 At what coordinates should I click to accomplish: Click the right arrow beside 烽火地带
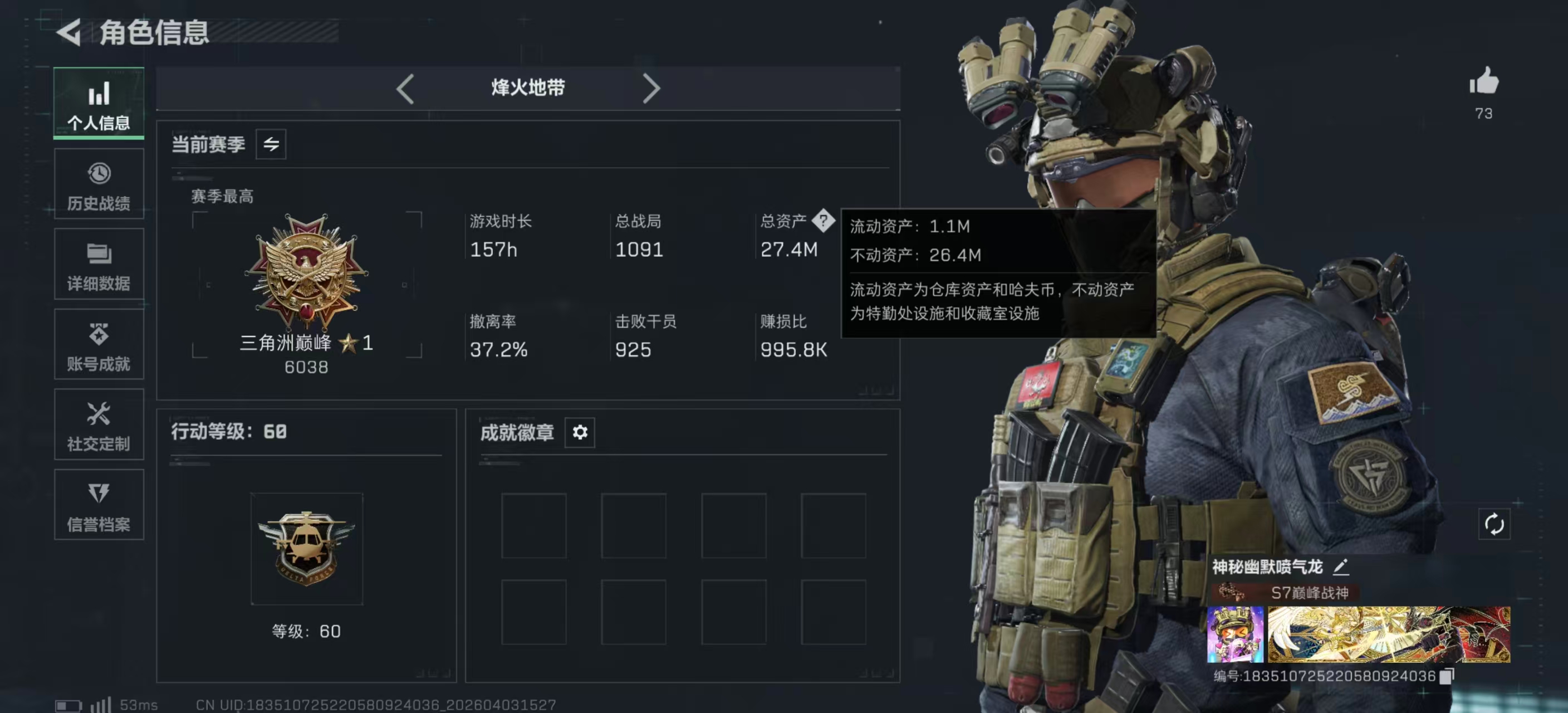pyautogui.click(x=651, y=89)
